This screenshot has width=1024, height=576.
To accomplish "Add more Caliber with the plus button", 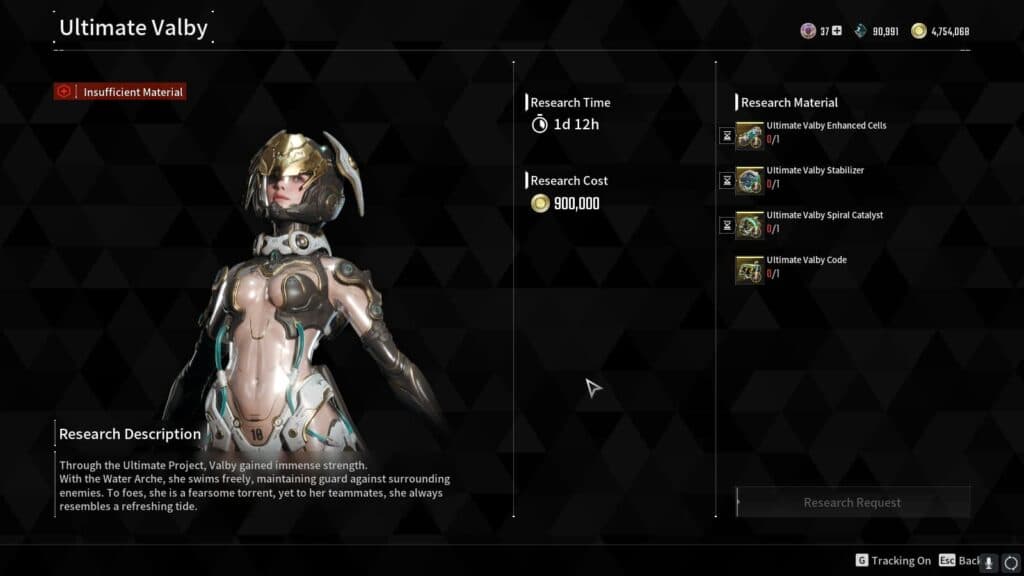I will tap(837, 31).
